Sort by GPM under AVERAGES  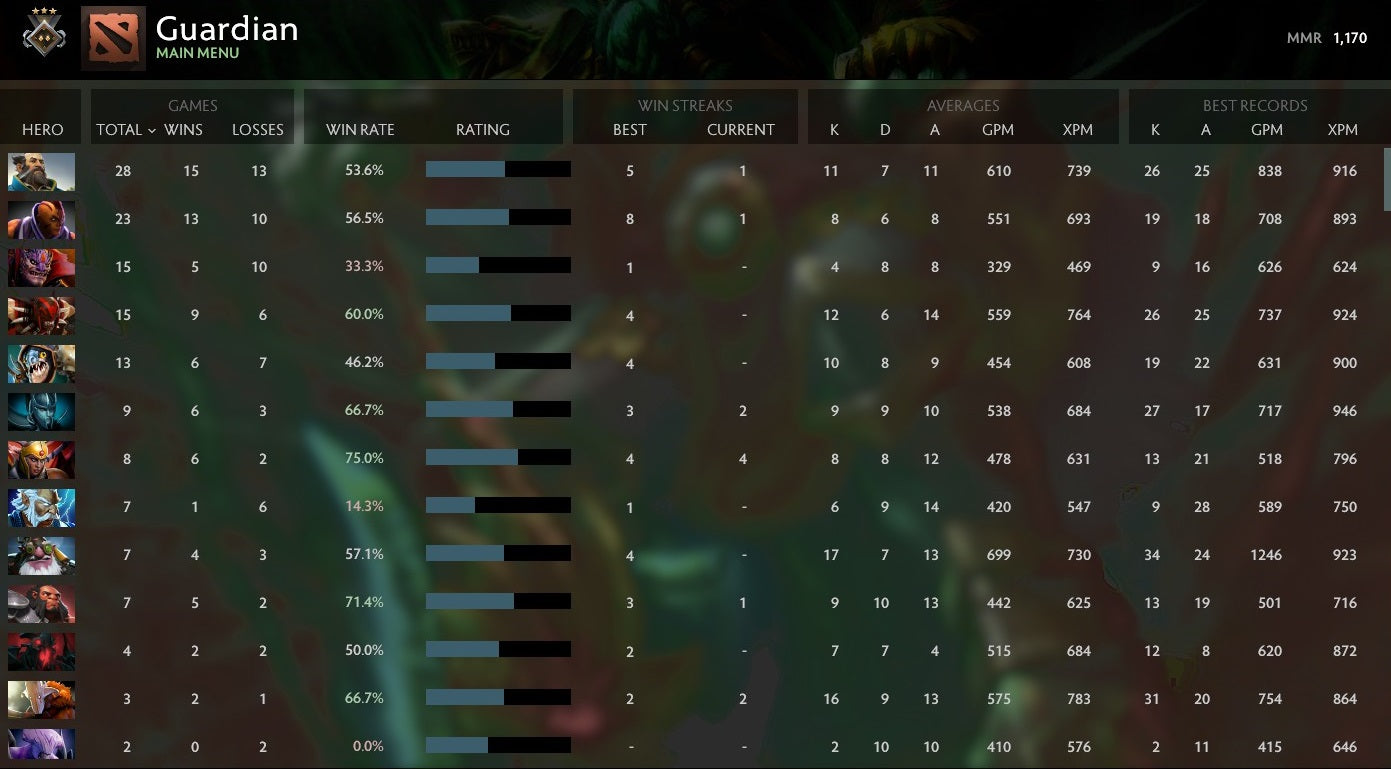point(998,129)
